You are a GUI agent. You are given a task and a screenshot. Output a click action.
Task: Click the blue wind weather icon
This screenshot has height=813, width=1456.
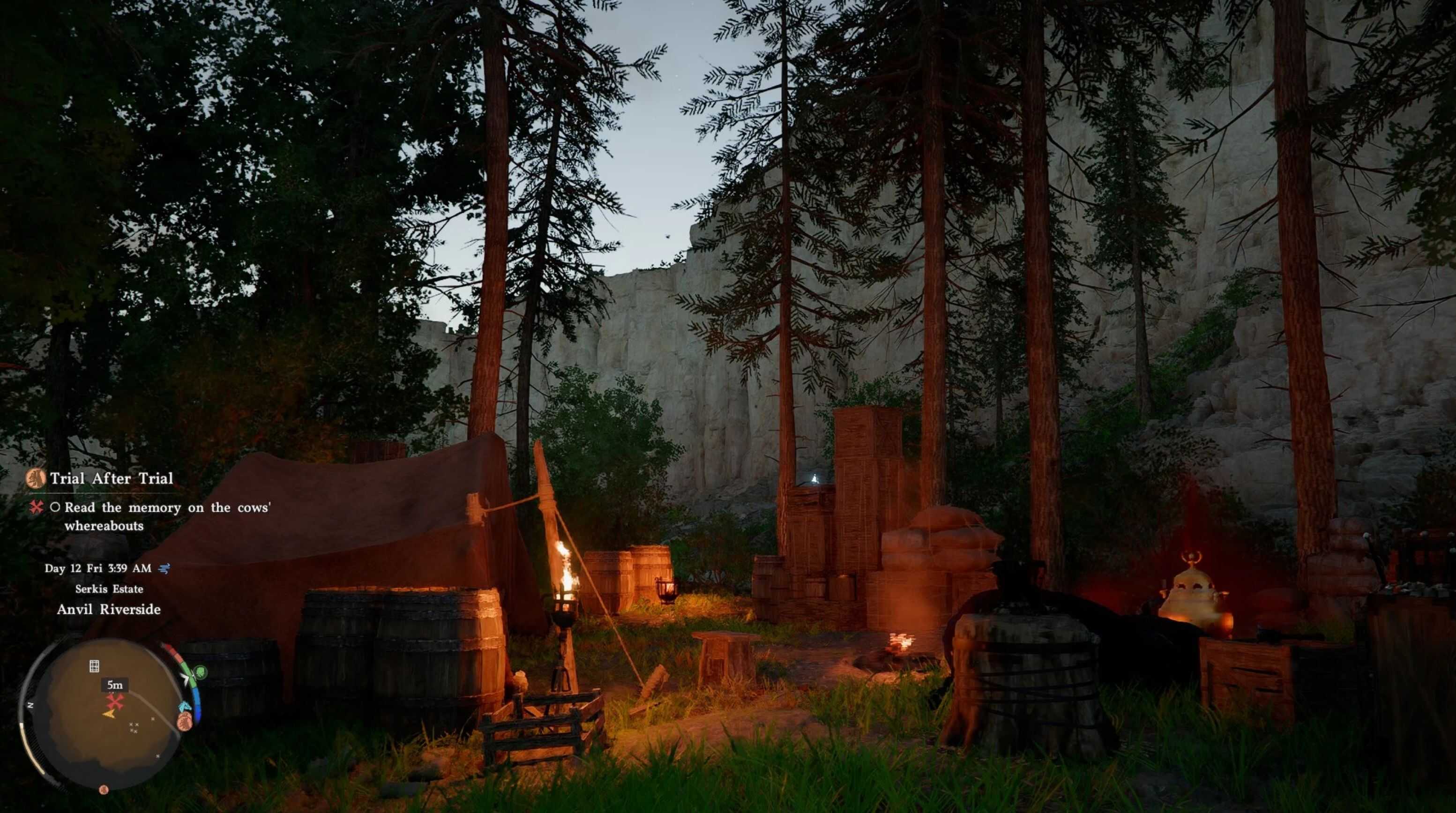(164, 568)
